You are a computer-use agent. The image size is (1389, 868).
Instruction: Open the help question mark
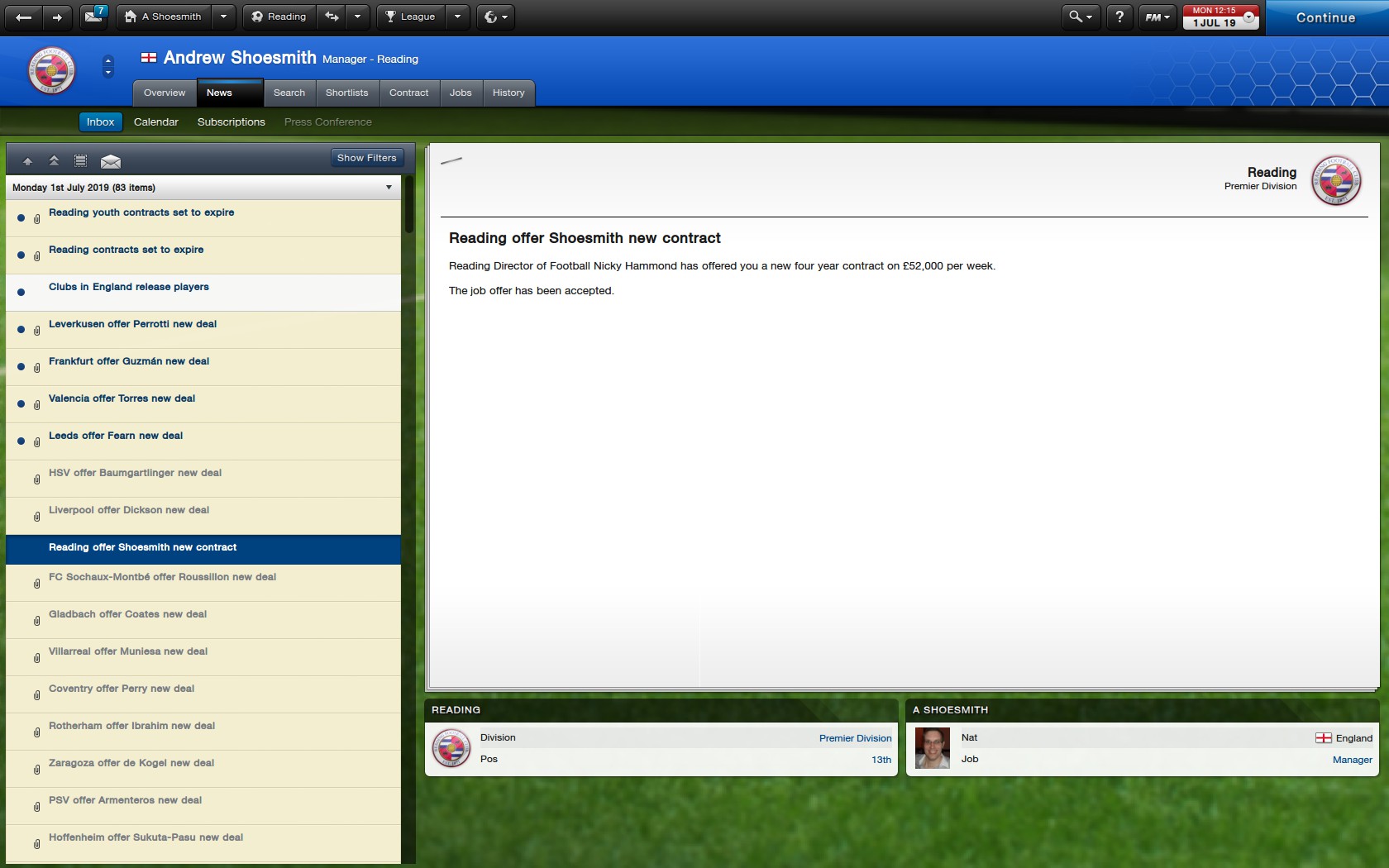pos(1119,17)
